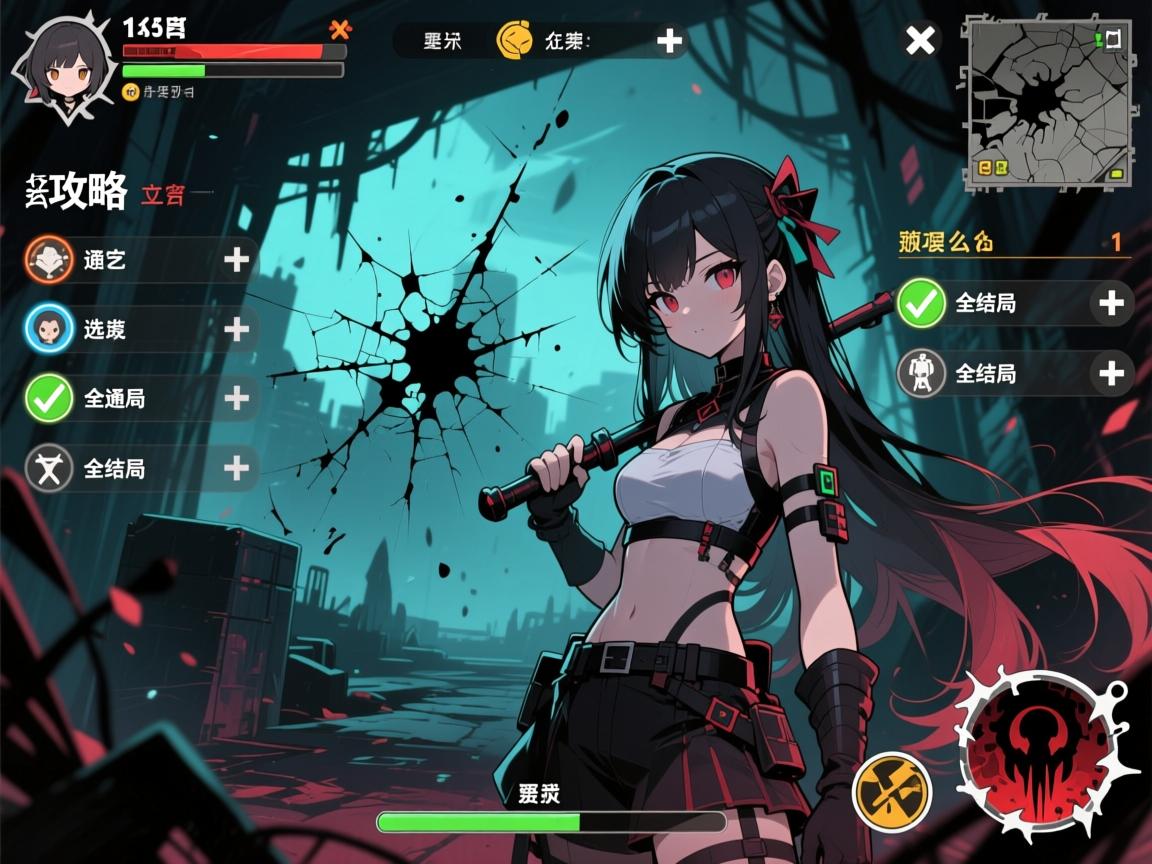The width and height of the screenshot is (1152, 864).
Task: Expand the 通乏 row with the plus button
Action: click(237, 260)
